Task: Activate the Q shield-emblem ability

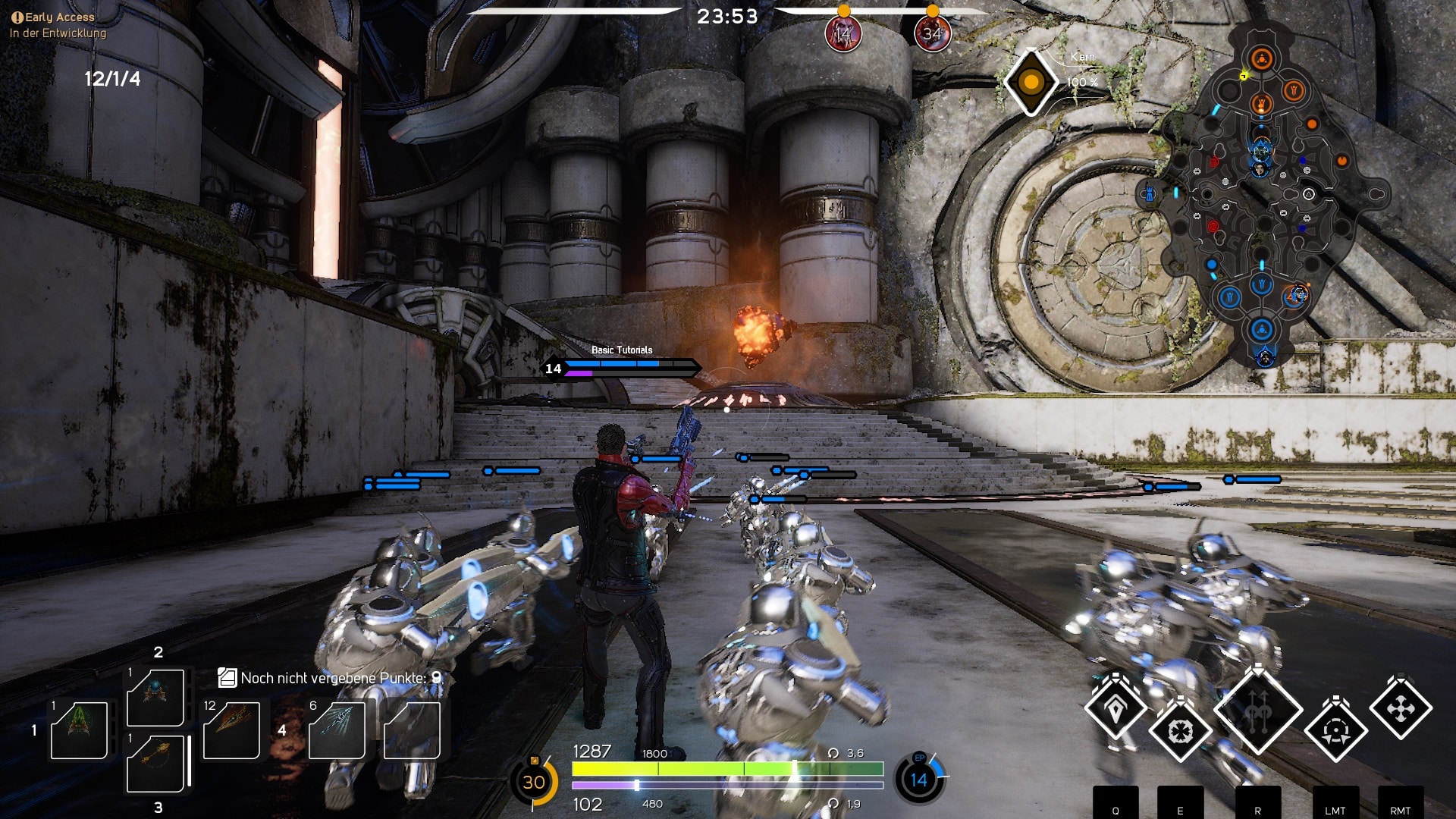Action: (1115, 709)
